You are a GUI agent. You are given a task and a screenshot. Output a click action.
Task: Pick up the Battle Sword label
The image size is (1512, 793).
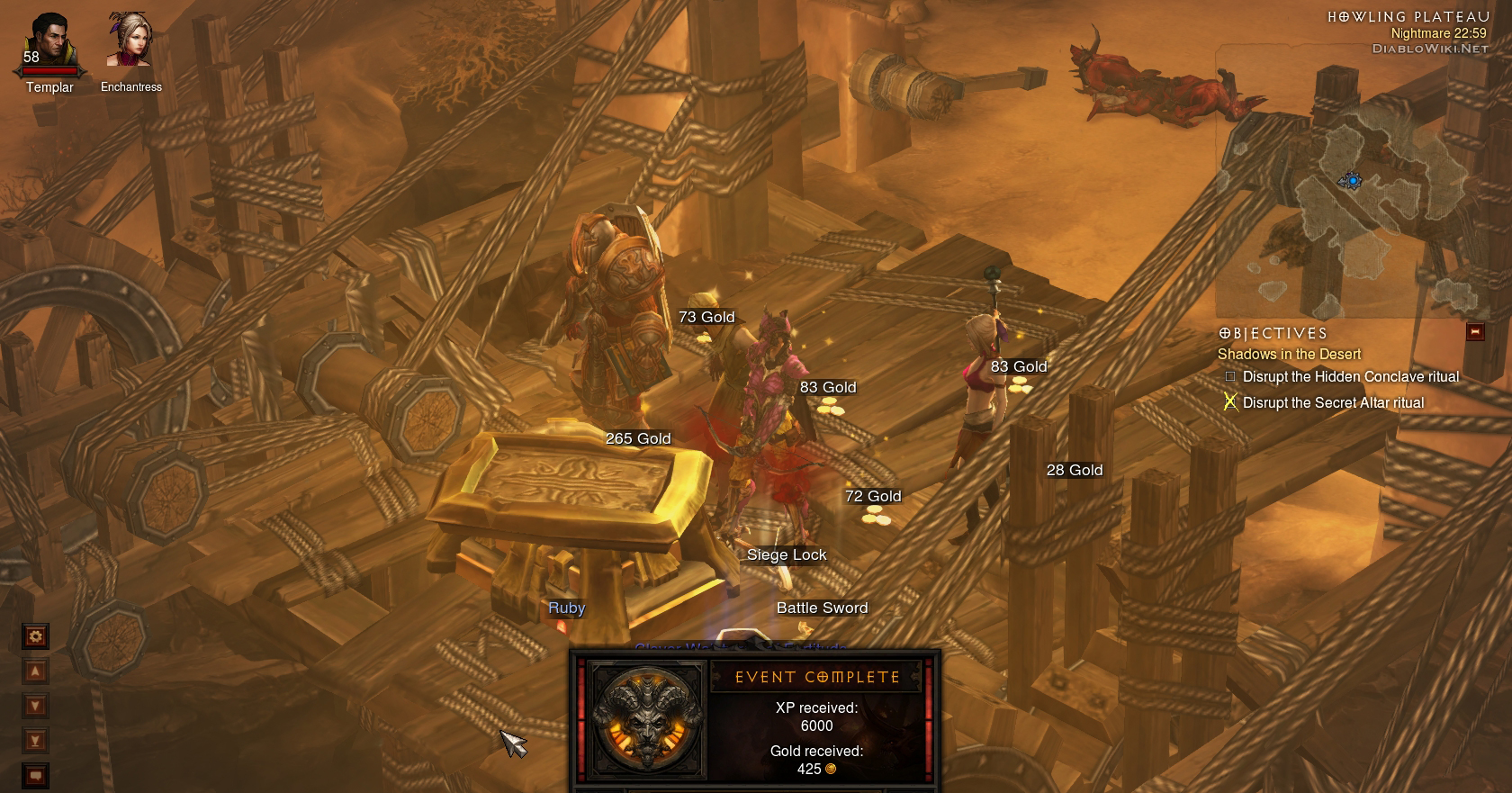(x=822, y=608)
